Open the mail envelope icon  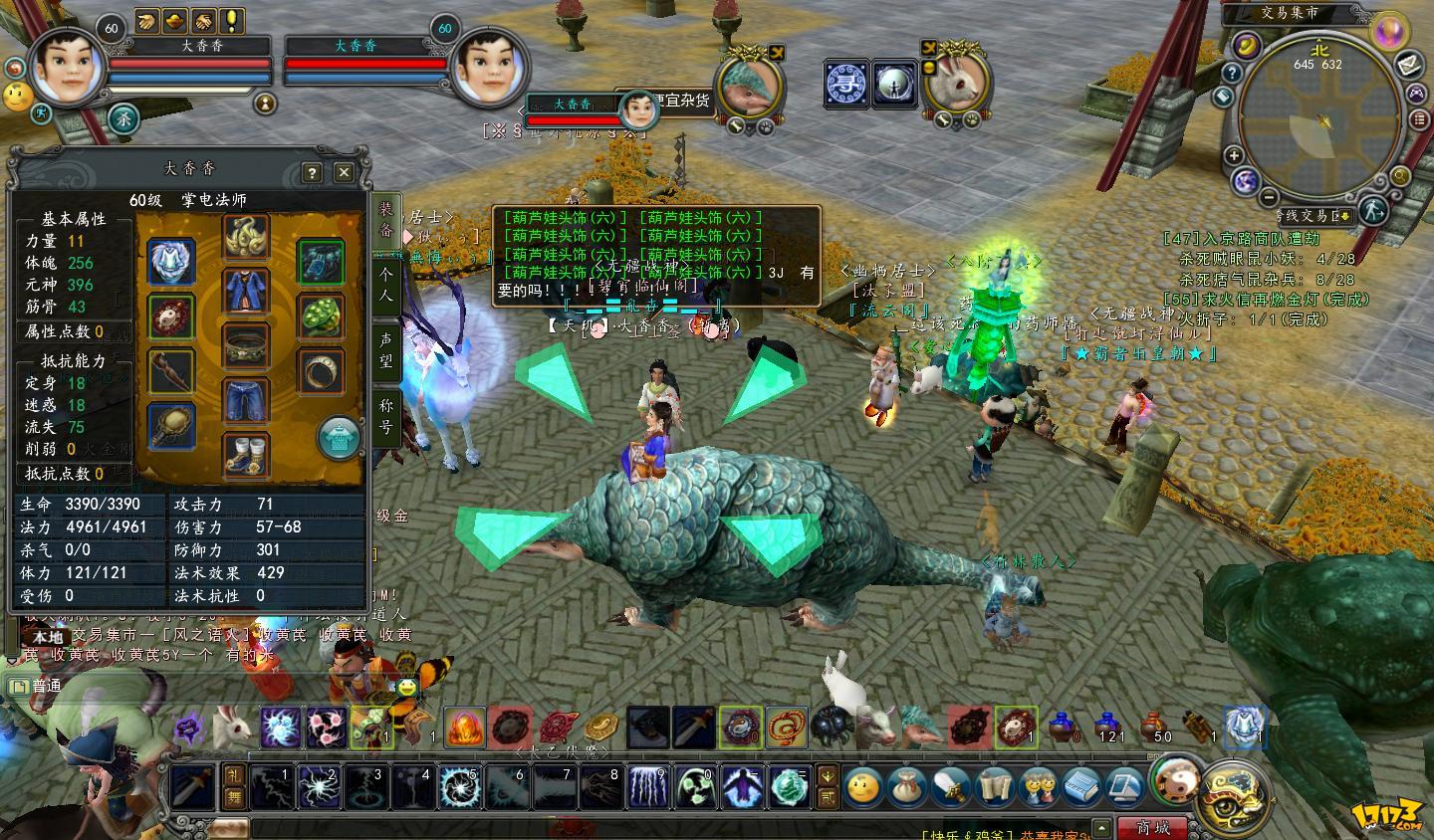pyautogui.click(x=1408, y=66)
